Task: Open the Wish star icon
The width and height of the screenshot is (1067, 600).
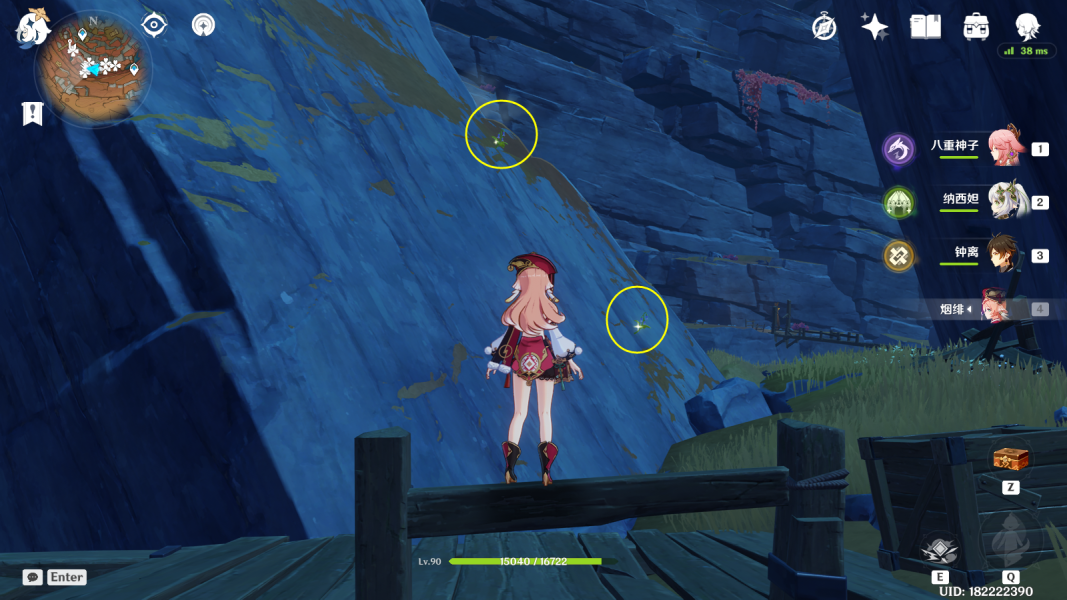Action: pos(875,27)
